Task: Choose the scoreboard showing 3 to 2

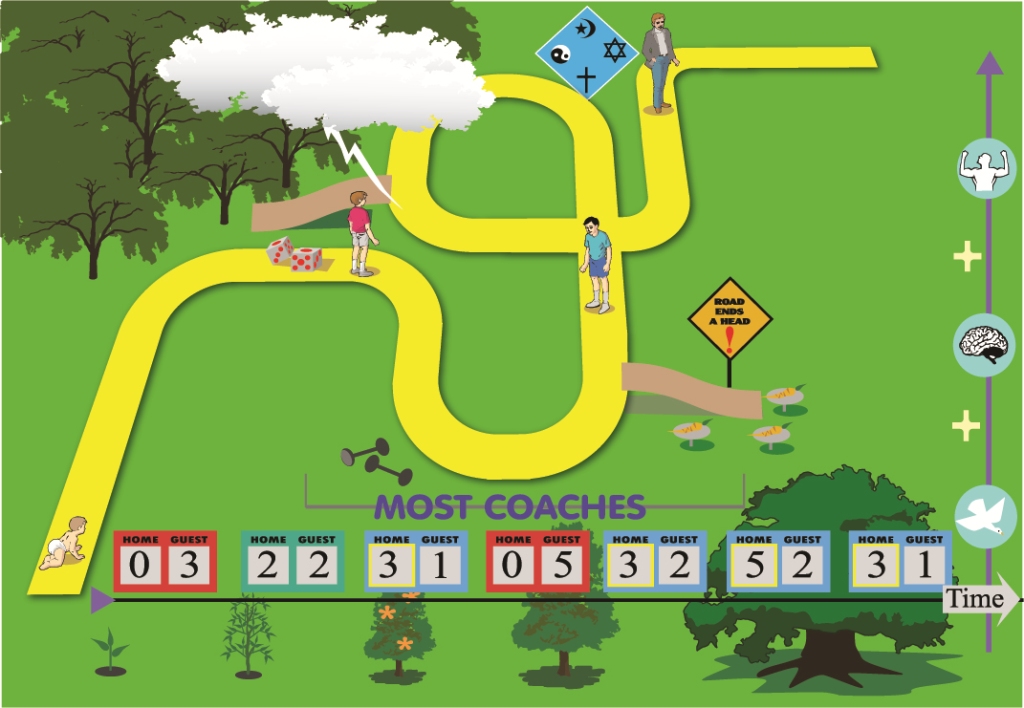Action: pos(655,561)
